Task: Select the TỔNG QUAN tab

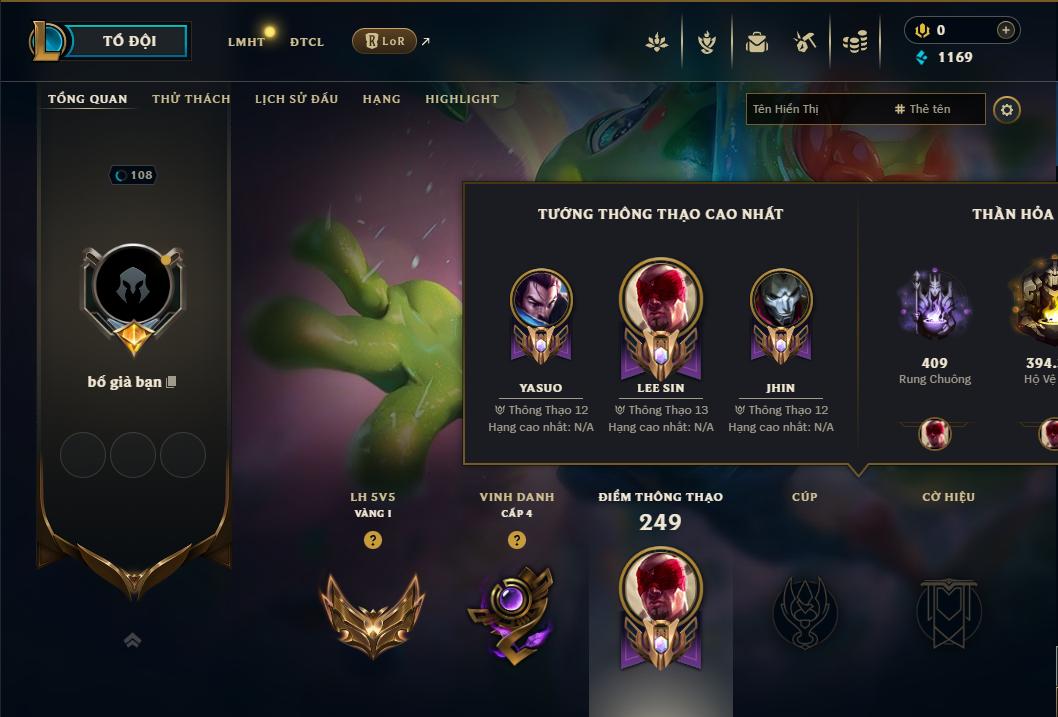Action: [88, 99]
